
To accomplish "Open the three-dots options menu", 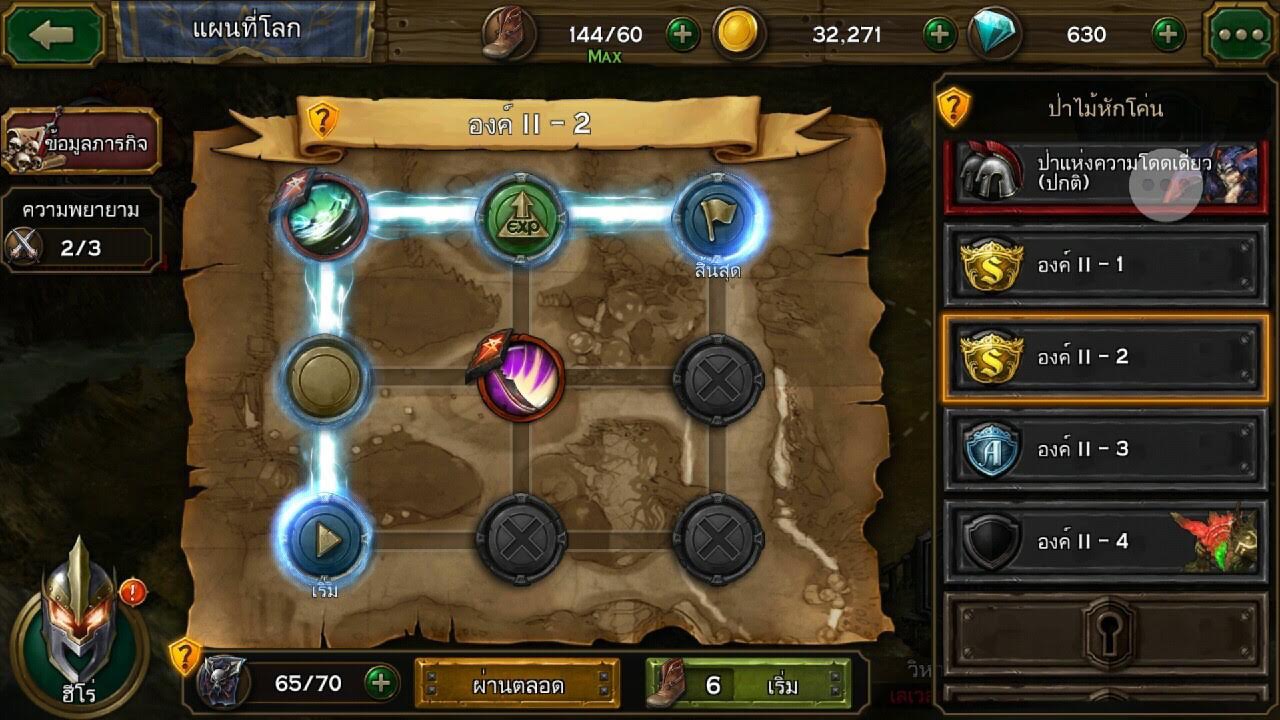I will 1240,35.
